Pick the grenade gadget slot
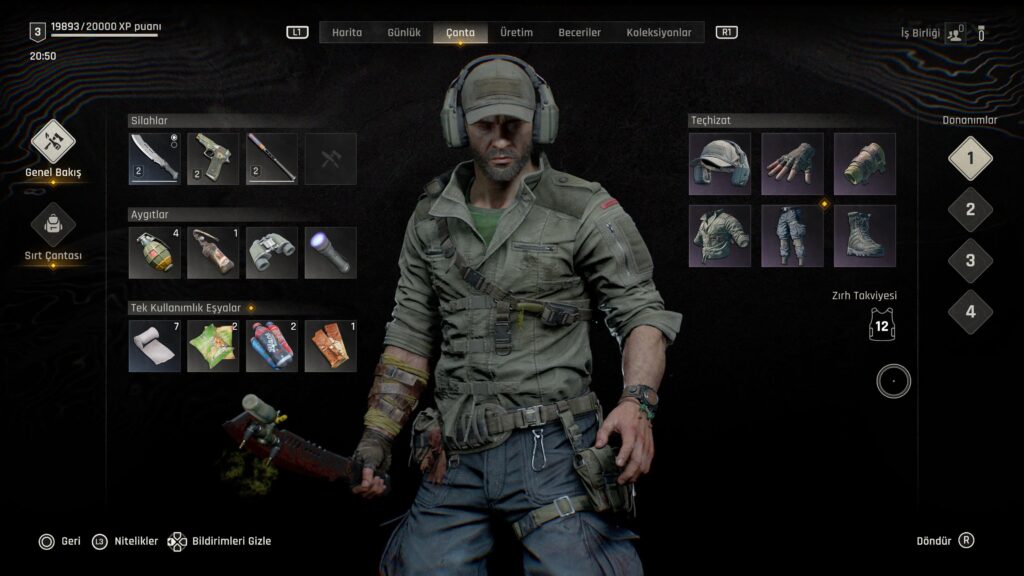Screen dimensions: 1024x576 [x=155, y=253]
